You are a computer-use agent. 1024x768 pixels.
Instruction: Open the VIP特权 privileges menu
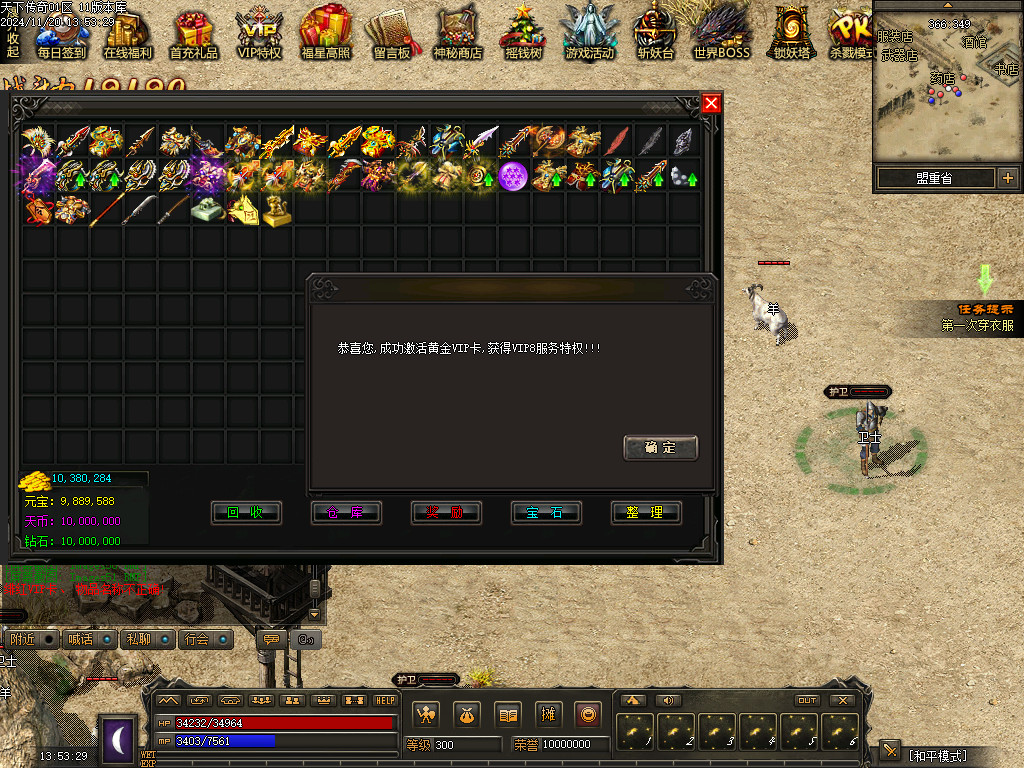pyautogui.click(x=260, y=34)
